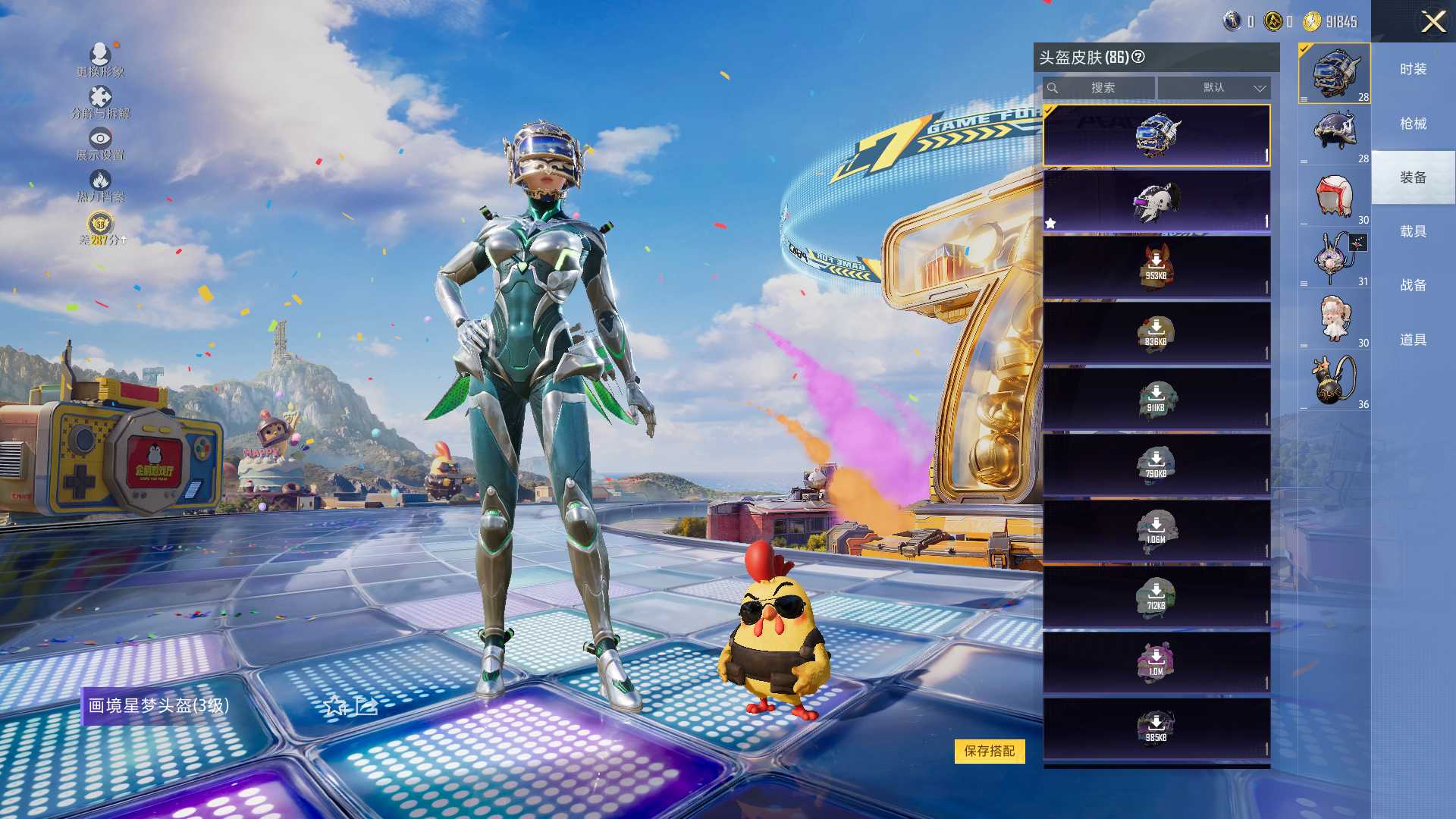Open the 热力档案 flame icon
Viewport: 1456px width, 819px height.
[100, 185]
